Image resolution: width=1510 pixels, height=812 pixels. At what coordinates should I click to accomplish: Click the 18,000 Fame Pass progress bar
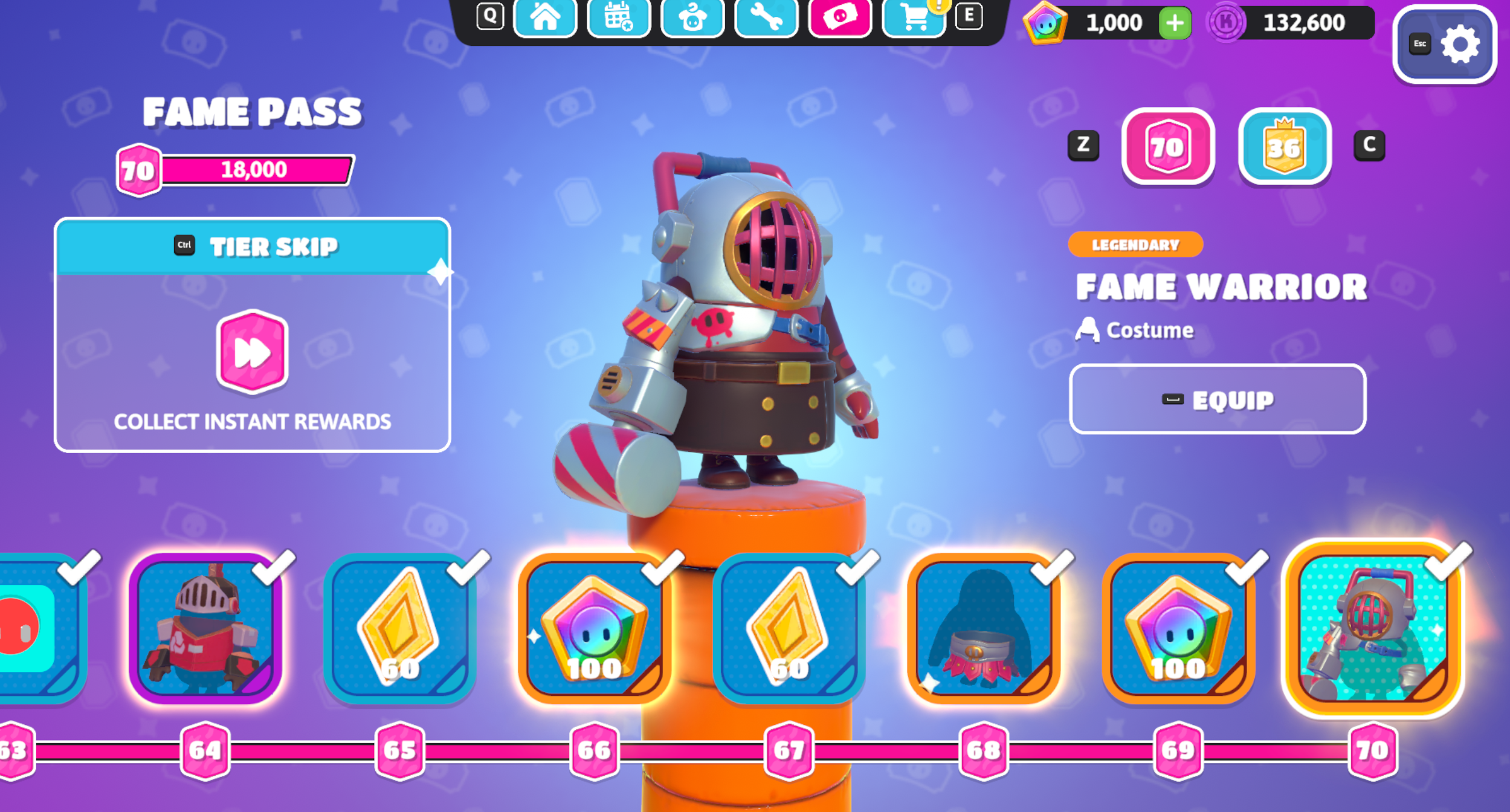click(257, 170)
